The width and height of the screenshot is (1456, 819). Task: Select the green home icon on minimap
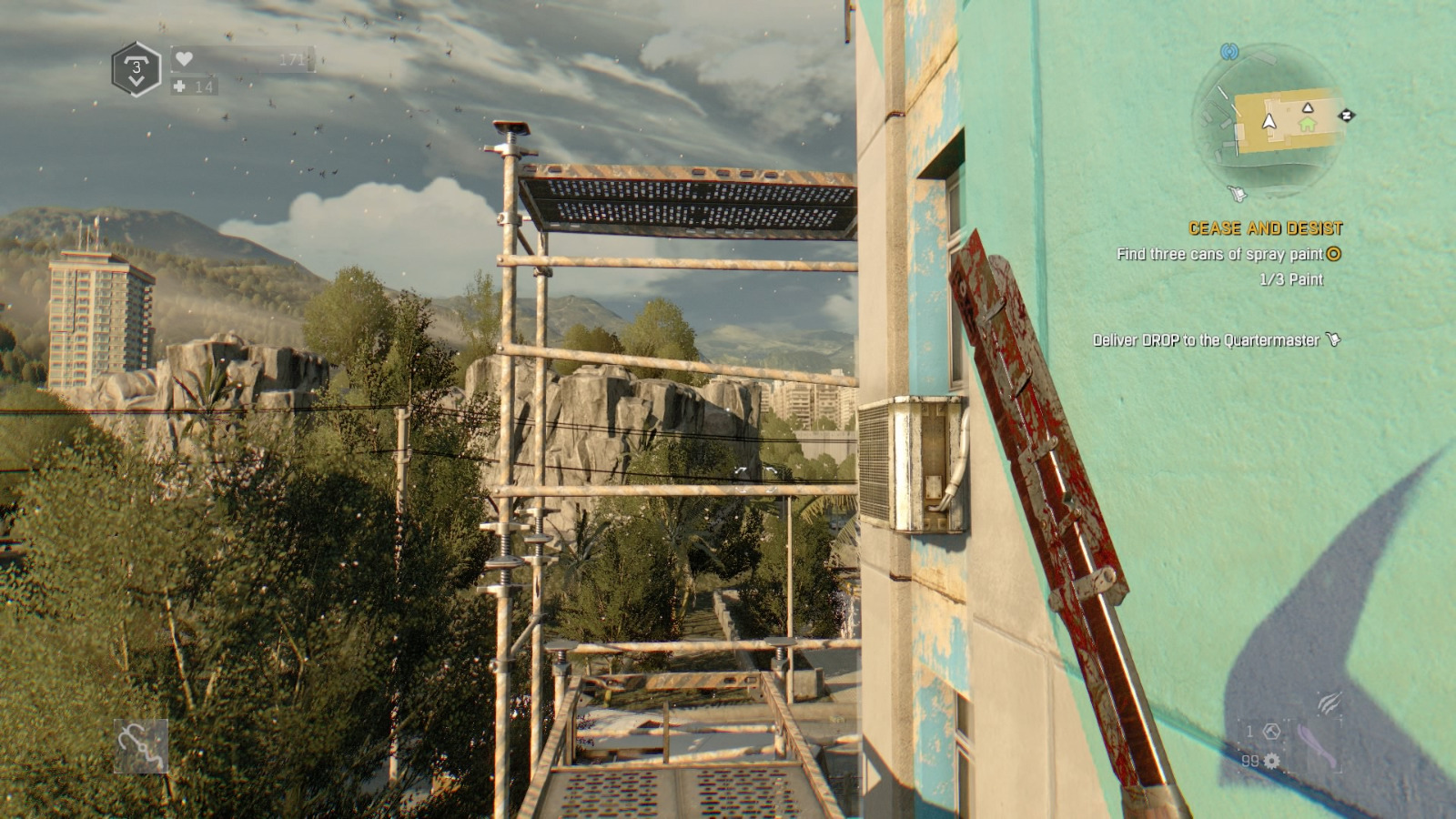[1307, 124]
